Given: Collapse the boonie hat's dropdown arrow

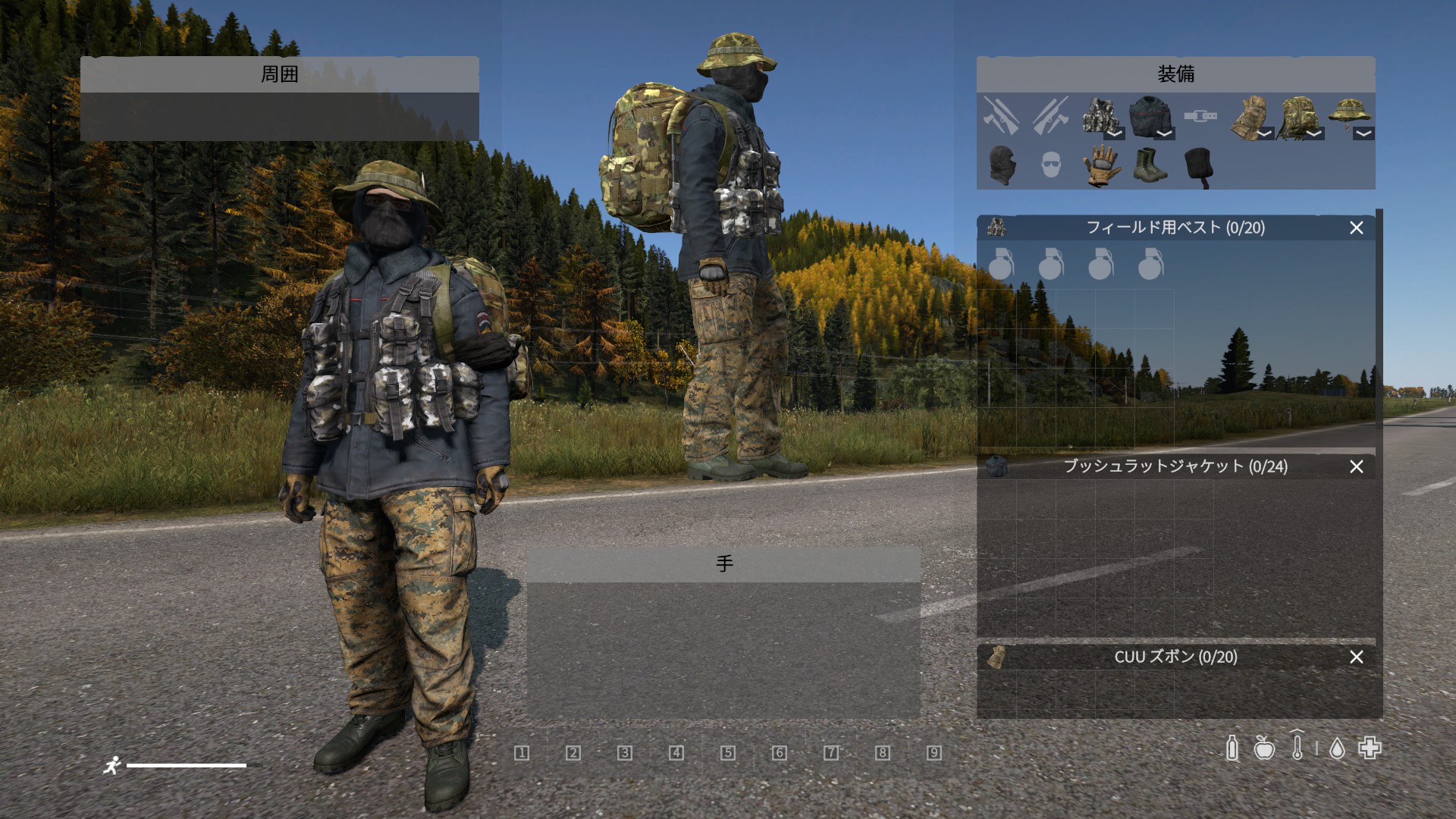Looking at the screenshot, I should click(x=1363, y=133).
